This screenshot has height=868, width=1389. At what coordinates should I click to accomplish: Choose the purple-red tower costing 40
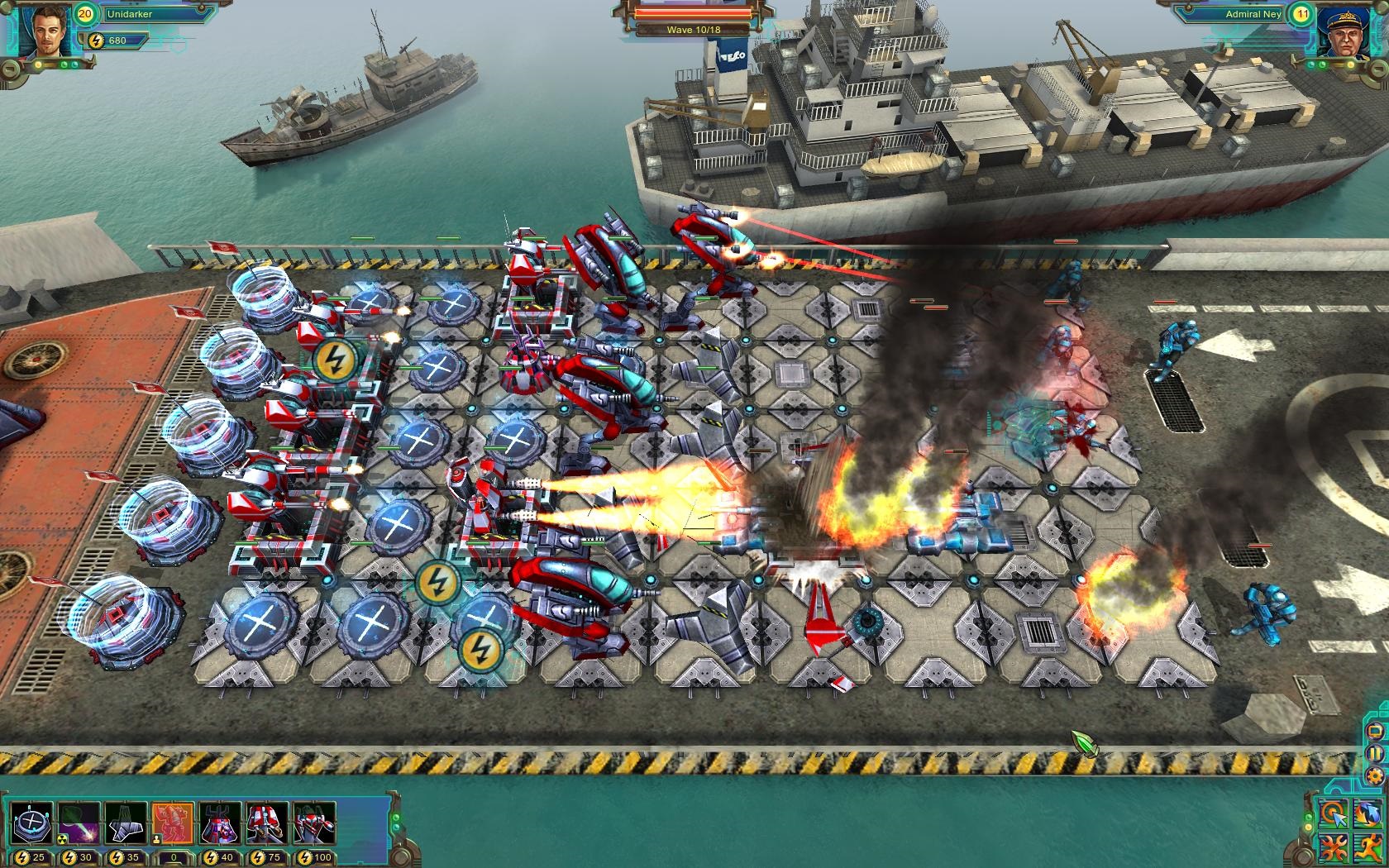220,824
